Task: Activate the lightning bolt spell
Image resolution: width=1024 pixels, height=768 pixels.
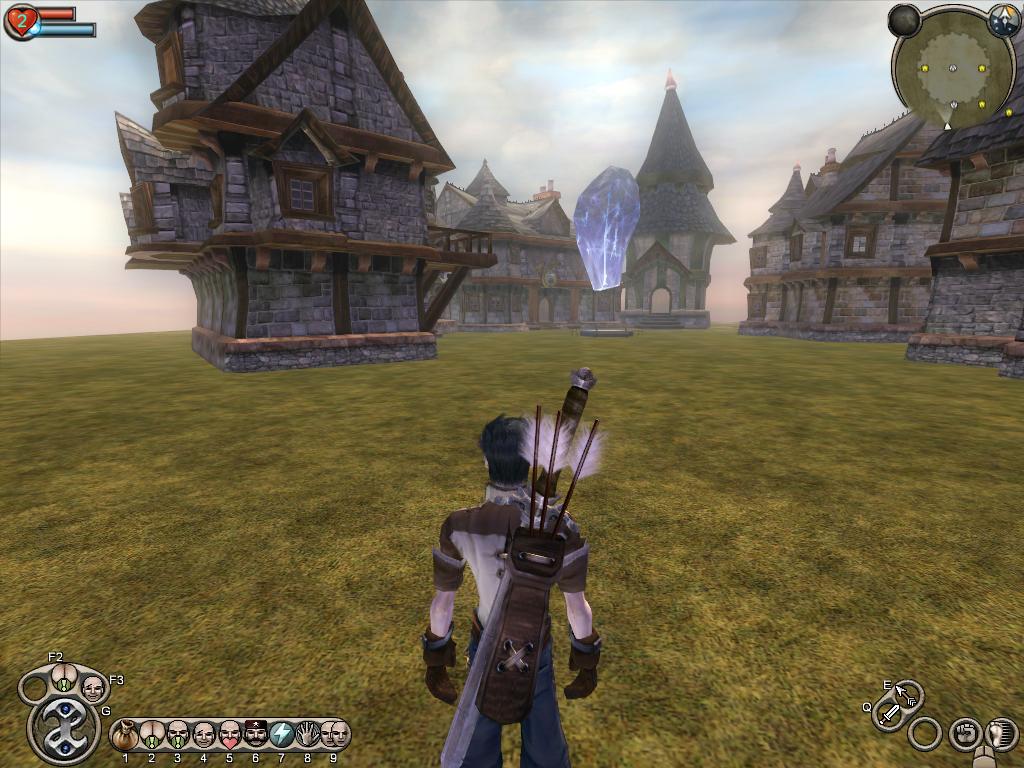Action: click(282, 736)
